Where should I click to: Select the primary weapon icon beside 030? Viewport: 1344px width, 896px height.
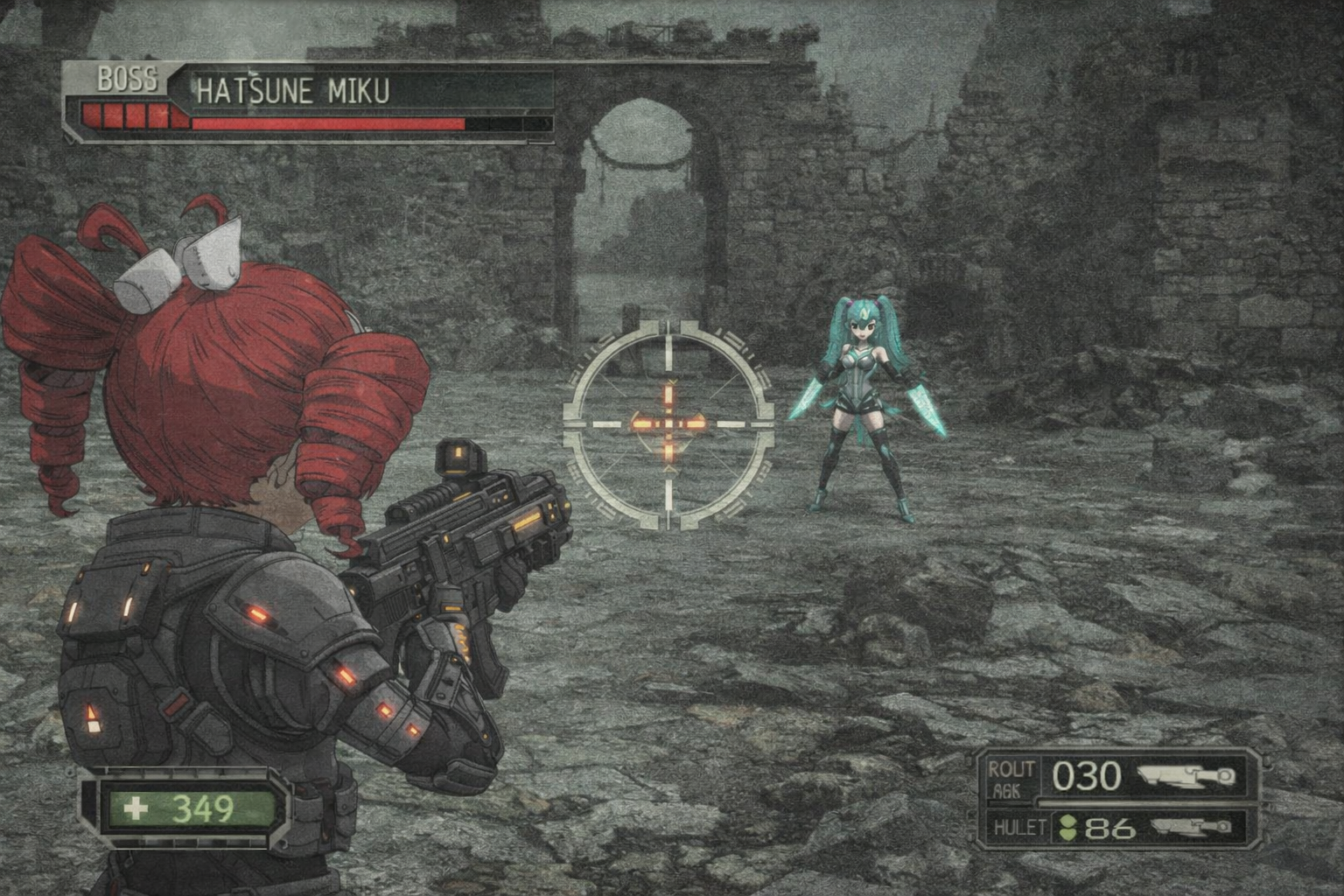1186,775
